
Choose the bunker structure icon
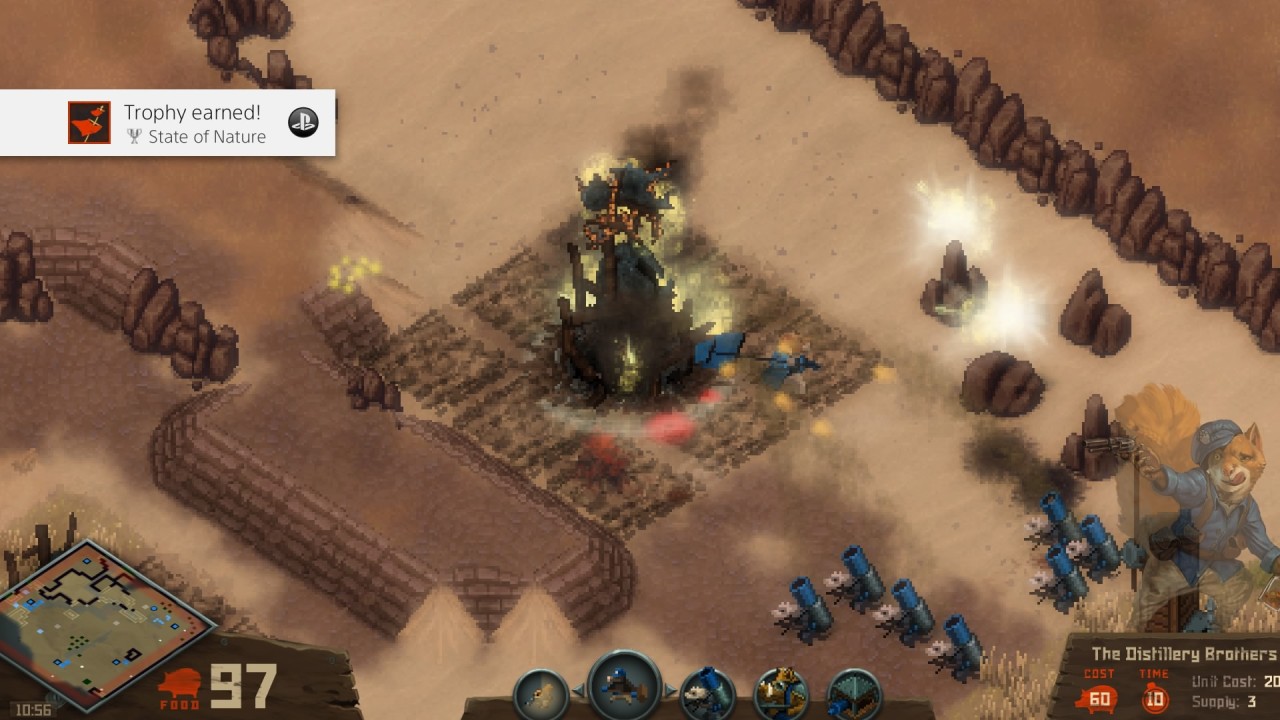[x=855, y=695]
